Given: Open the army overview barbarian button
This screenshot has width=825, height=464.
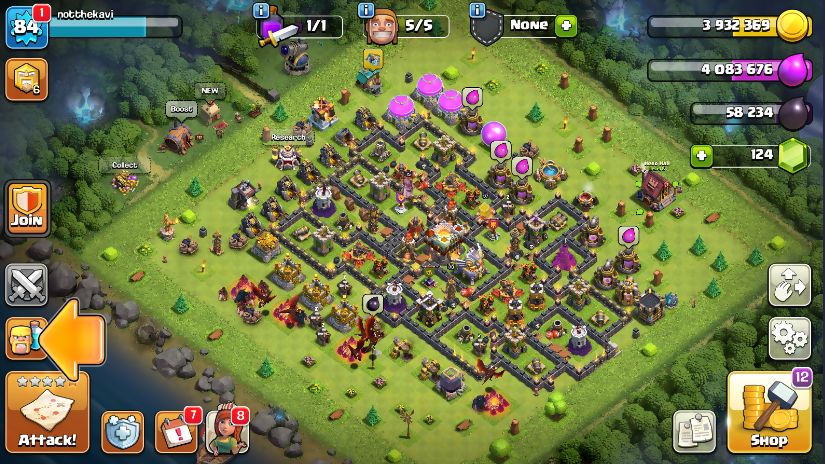Looking at the screenshot, I should (22, 338).
